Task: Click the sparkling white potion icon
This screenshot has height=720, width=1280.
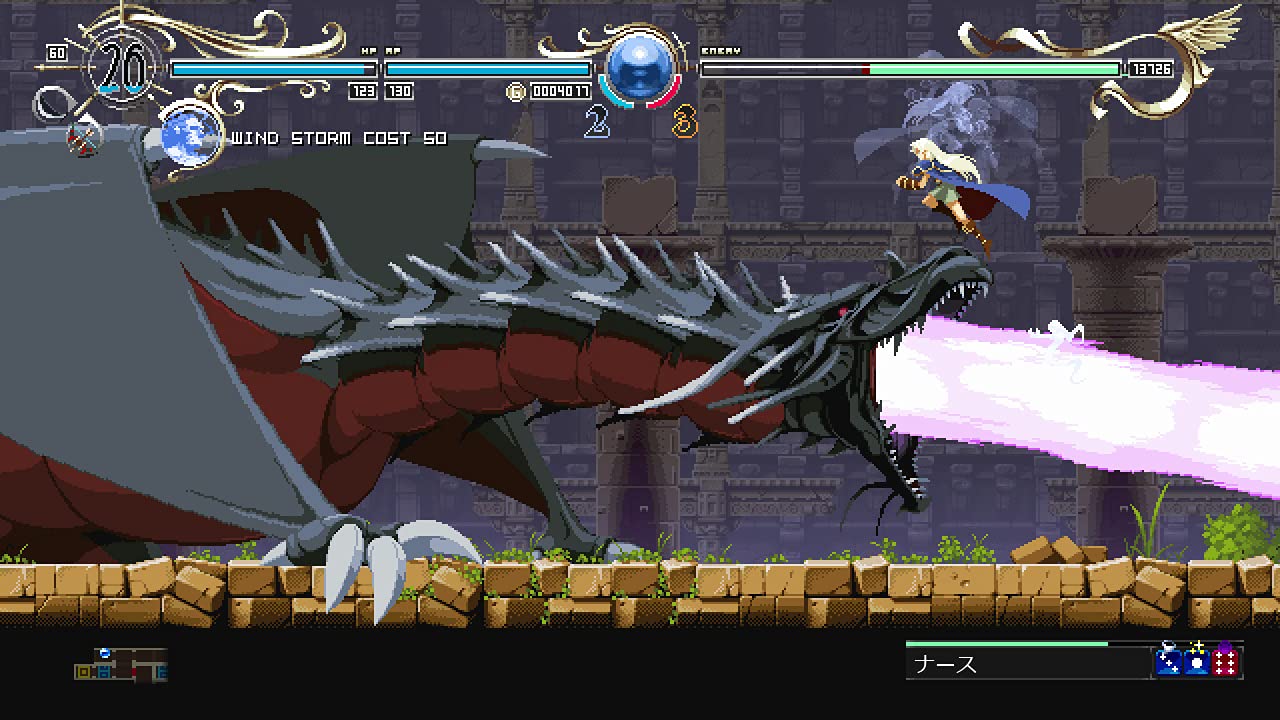Action: point(1197,664)
